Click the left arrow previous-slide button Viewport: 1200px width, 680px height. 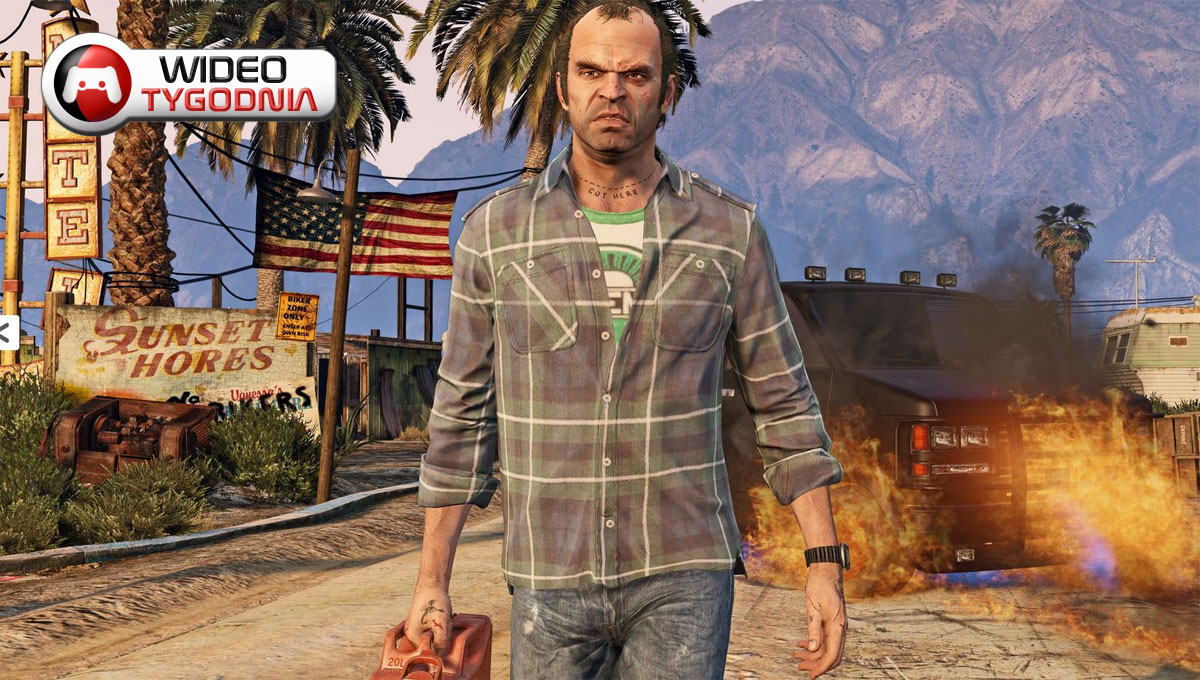6,334
